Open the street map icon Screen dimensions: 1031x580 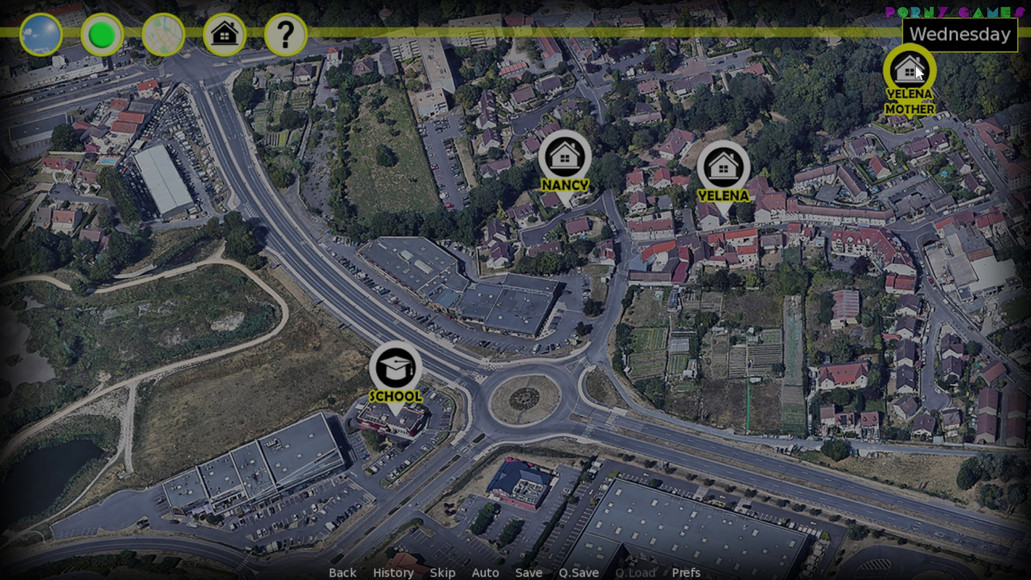pyautogui.click(x=163, y=35)
